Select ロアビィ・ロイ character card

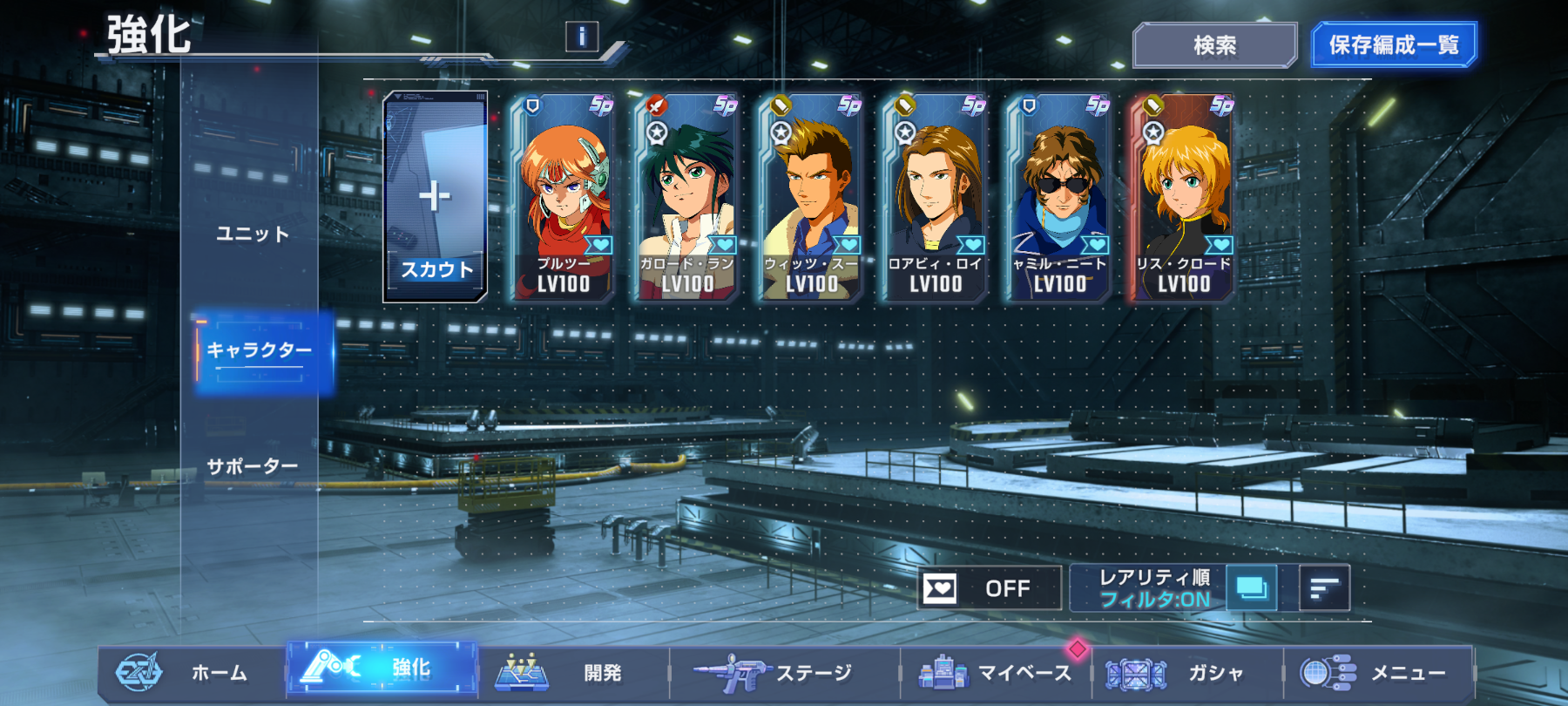[935, 198]
